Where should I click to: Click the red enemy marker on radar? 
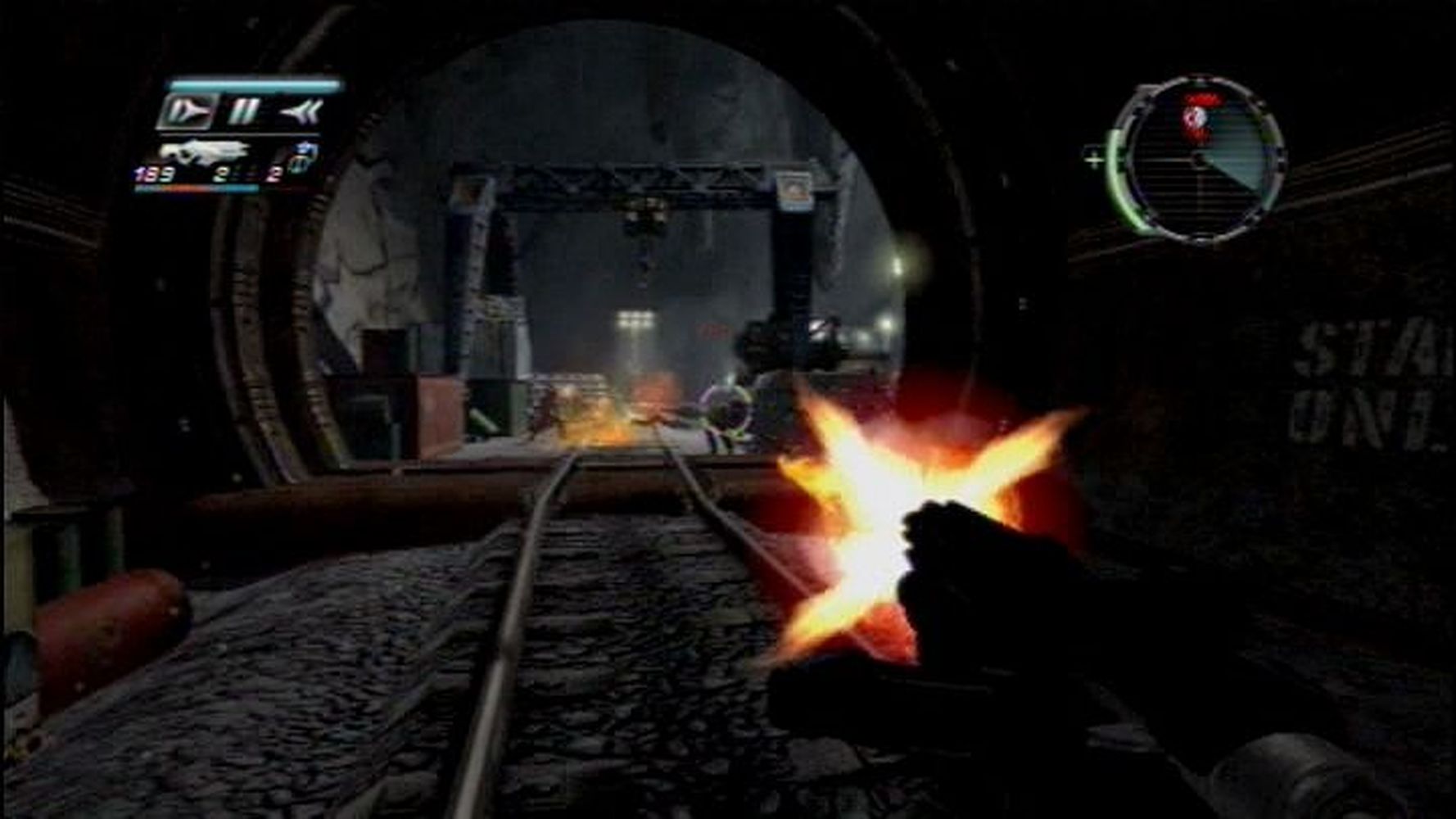(x=1196, y=116)
